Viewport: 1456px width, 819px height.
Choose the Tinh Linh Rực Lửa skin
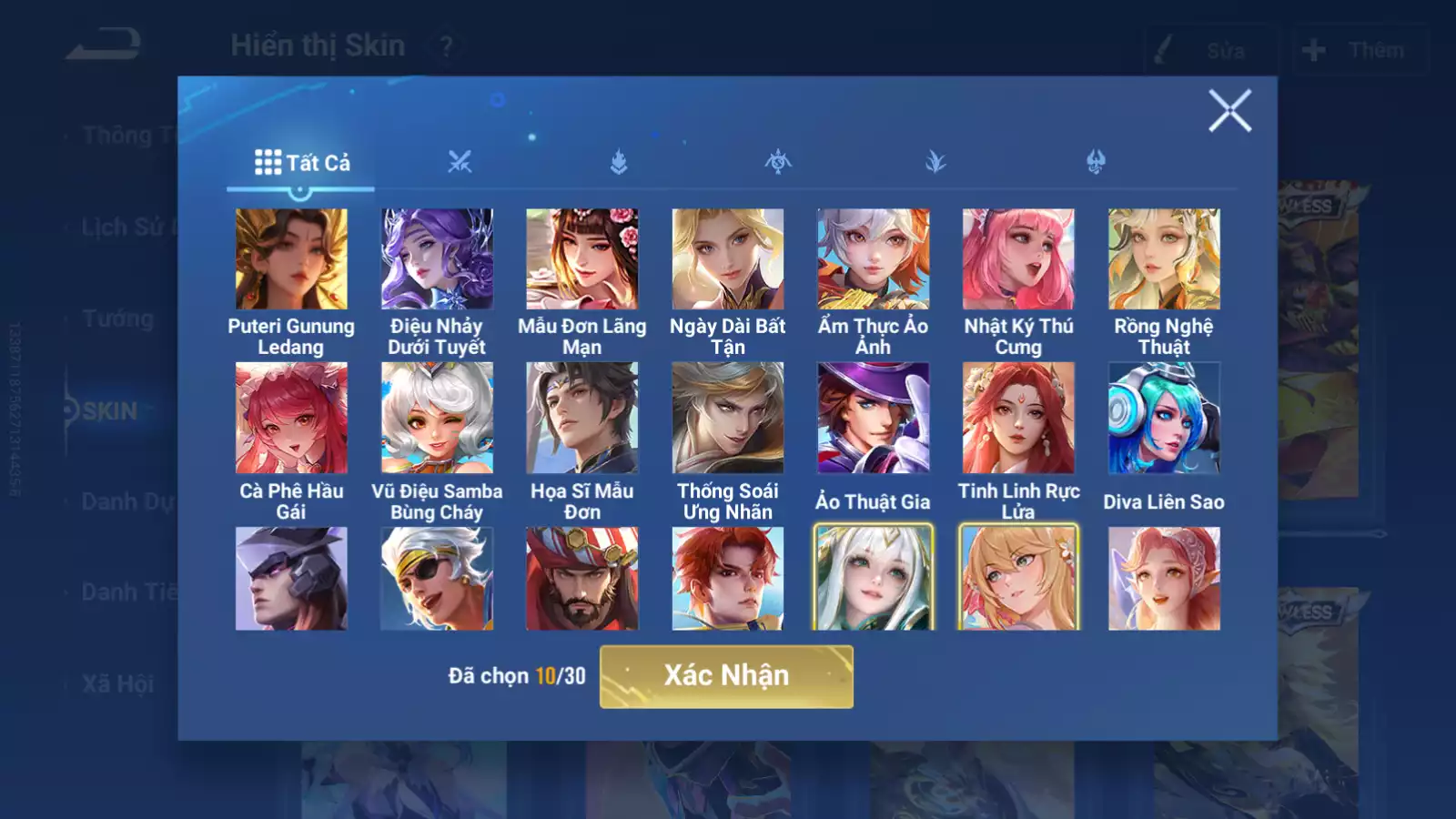pos(1018,418)
